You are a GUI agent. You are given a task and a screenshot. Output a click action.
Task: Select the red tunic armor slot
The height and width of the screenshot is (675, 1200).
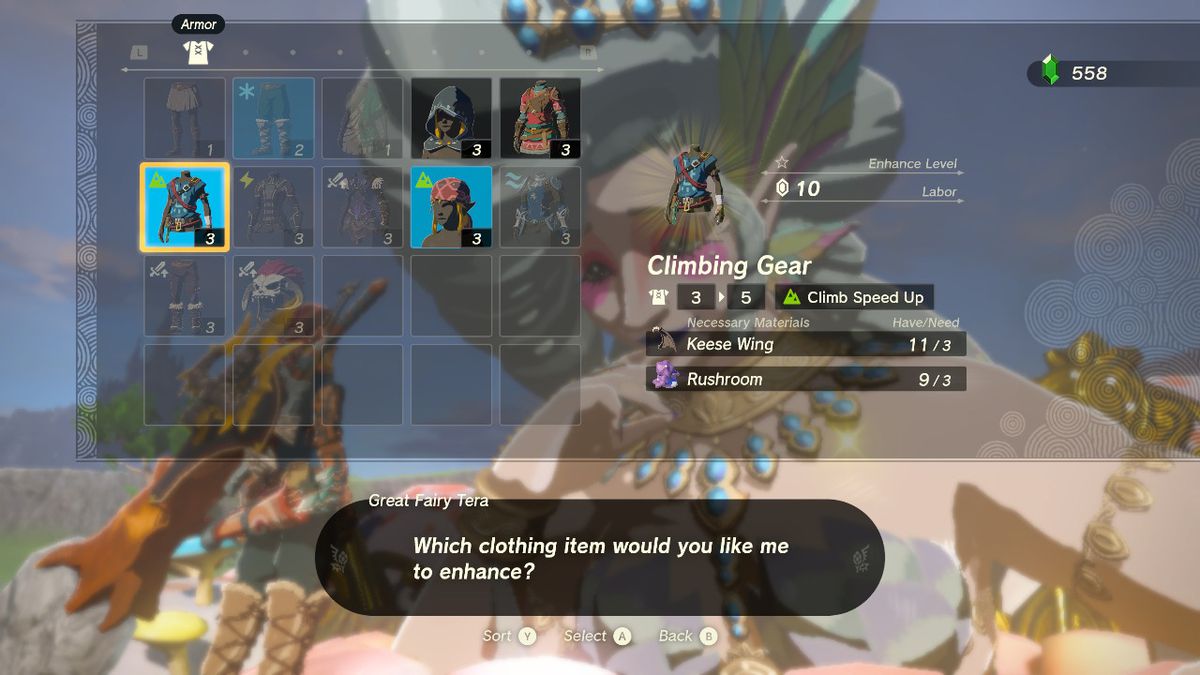(540, 118)
